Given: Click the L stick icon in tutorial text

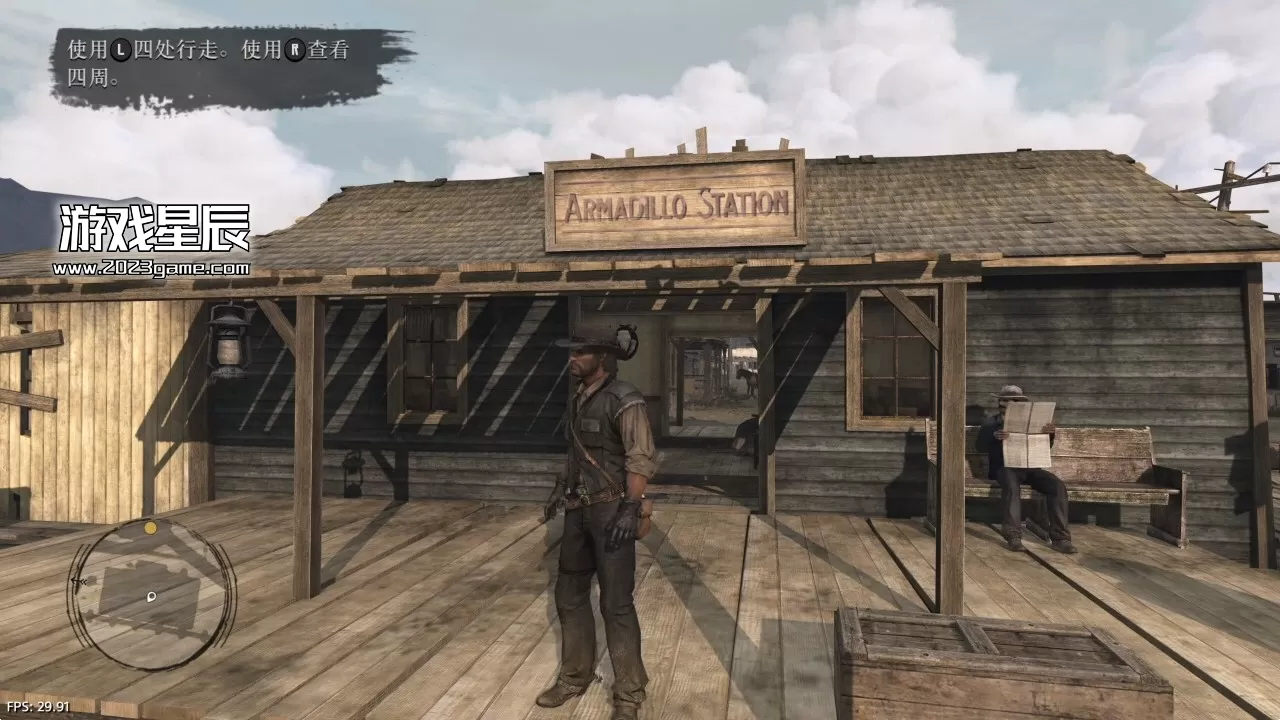Looking at the screenshot, I should point(119,49).
